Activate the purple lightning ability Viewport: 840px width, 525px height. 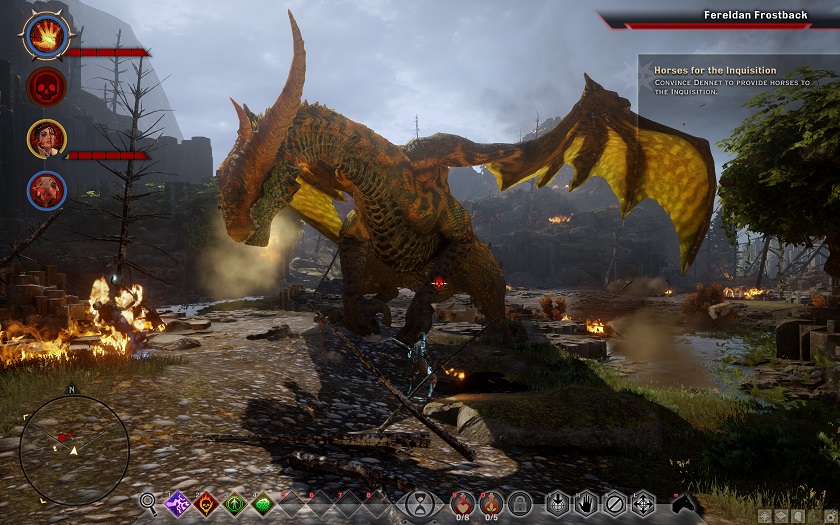[178, 503]
